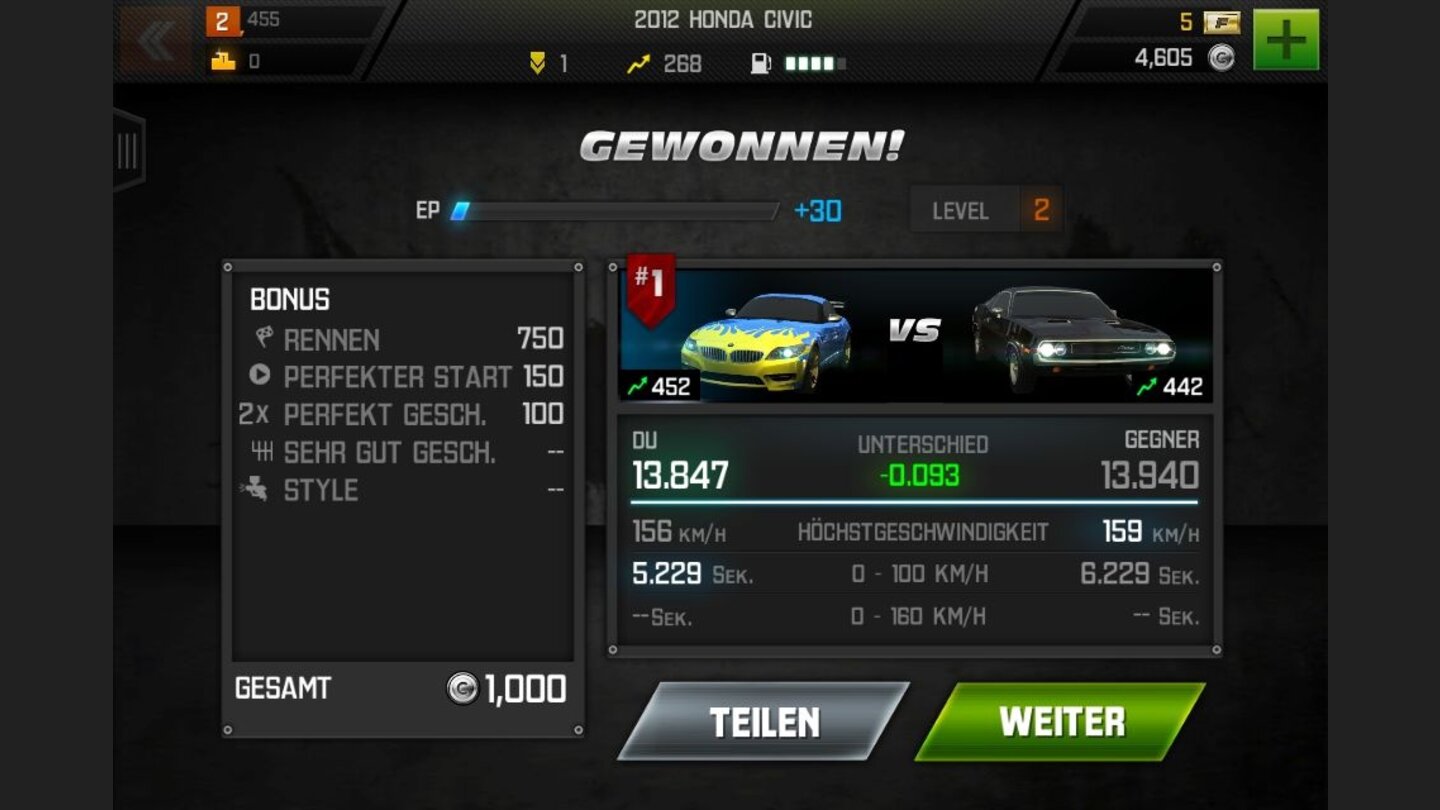Select the star icon next to the number 1
This screenshot has width=1440, height=810.
tap(539, 63)
